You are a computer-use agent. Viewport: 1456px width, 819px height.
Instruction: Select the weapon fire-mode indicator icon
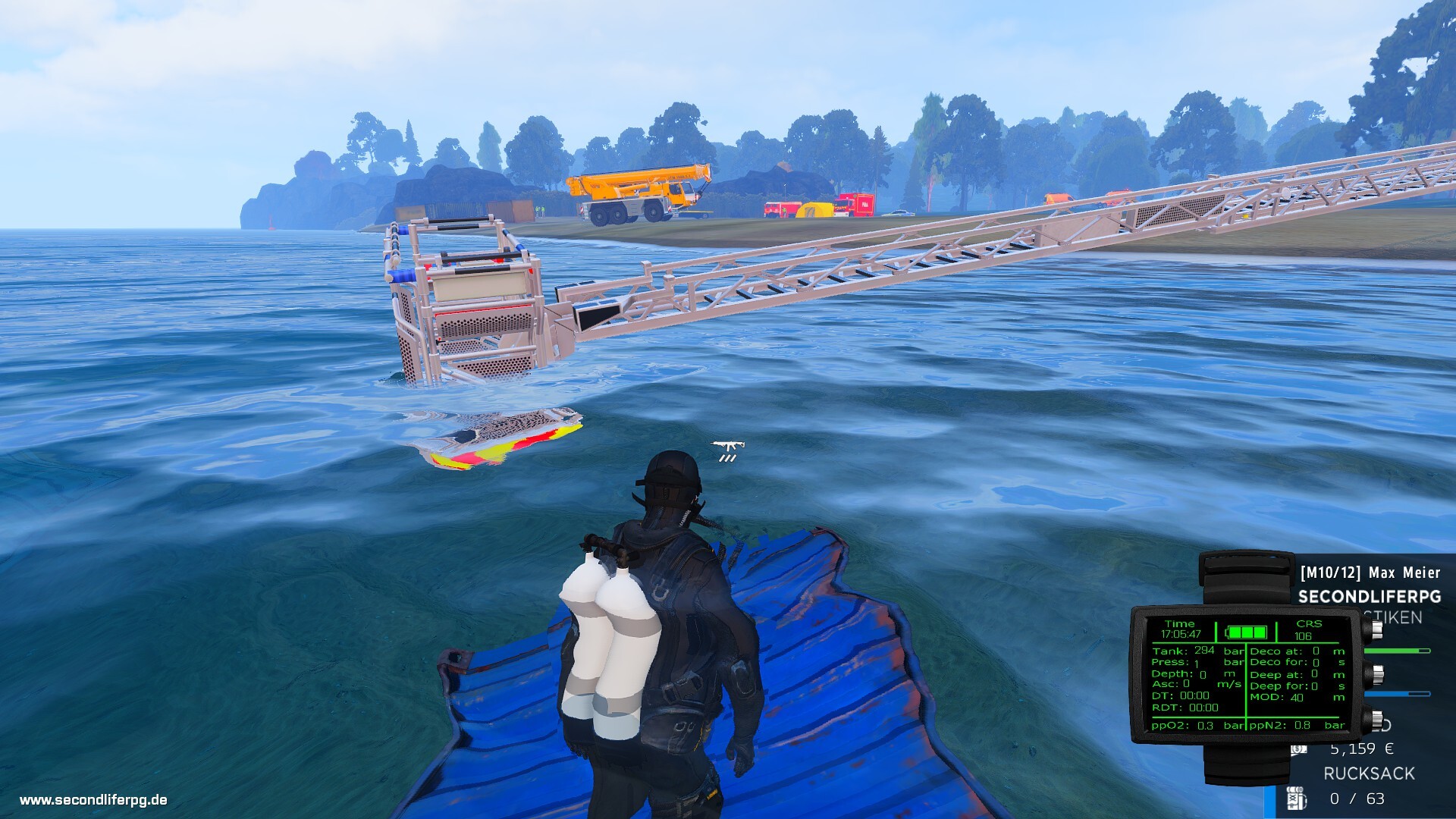click(728, 451)
